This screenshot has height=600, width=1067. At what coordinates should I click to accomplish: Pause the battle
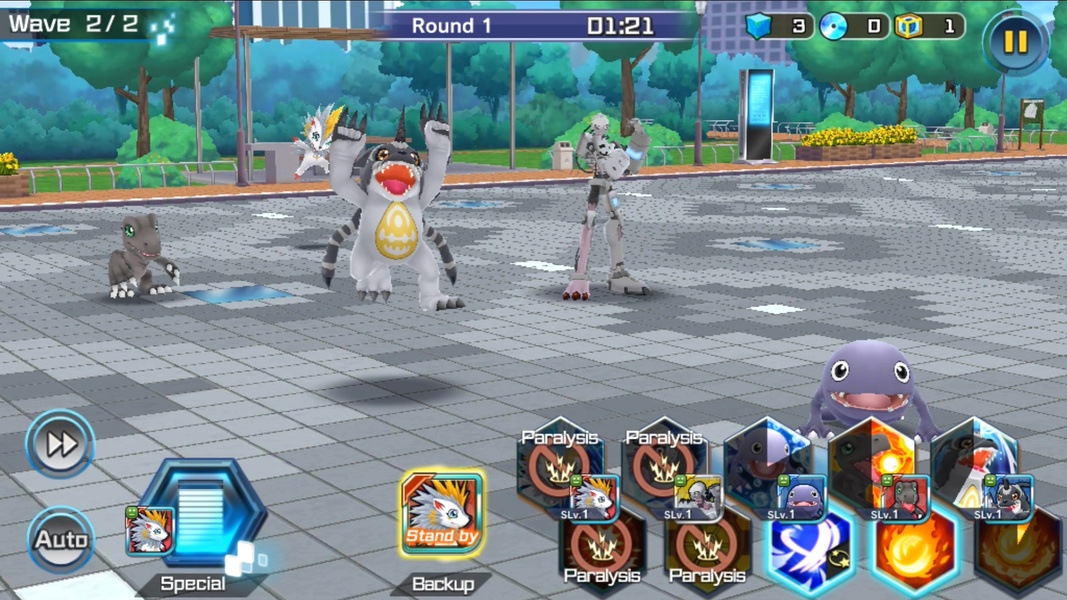point(1015,41)
